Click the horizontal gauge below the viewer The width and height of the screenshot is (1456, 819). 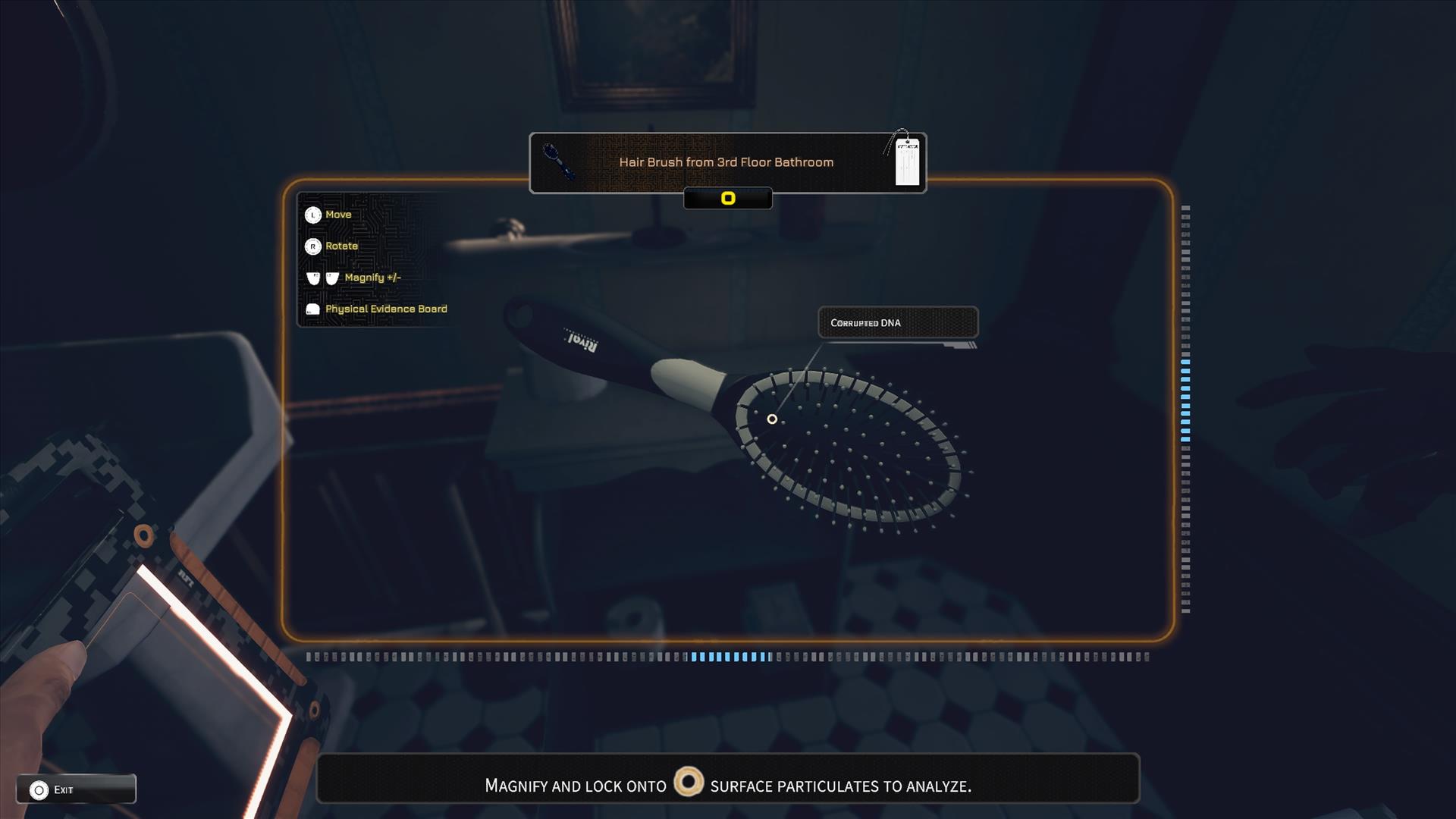(728, 657)
